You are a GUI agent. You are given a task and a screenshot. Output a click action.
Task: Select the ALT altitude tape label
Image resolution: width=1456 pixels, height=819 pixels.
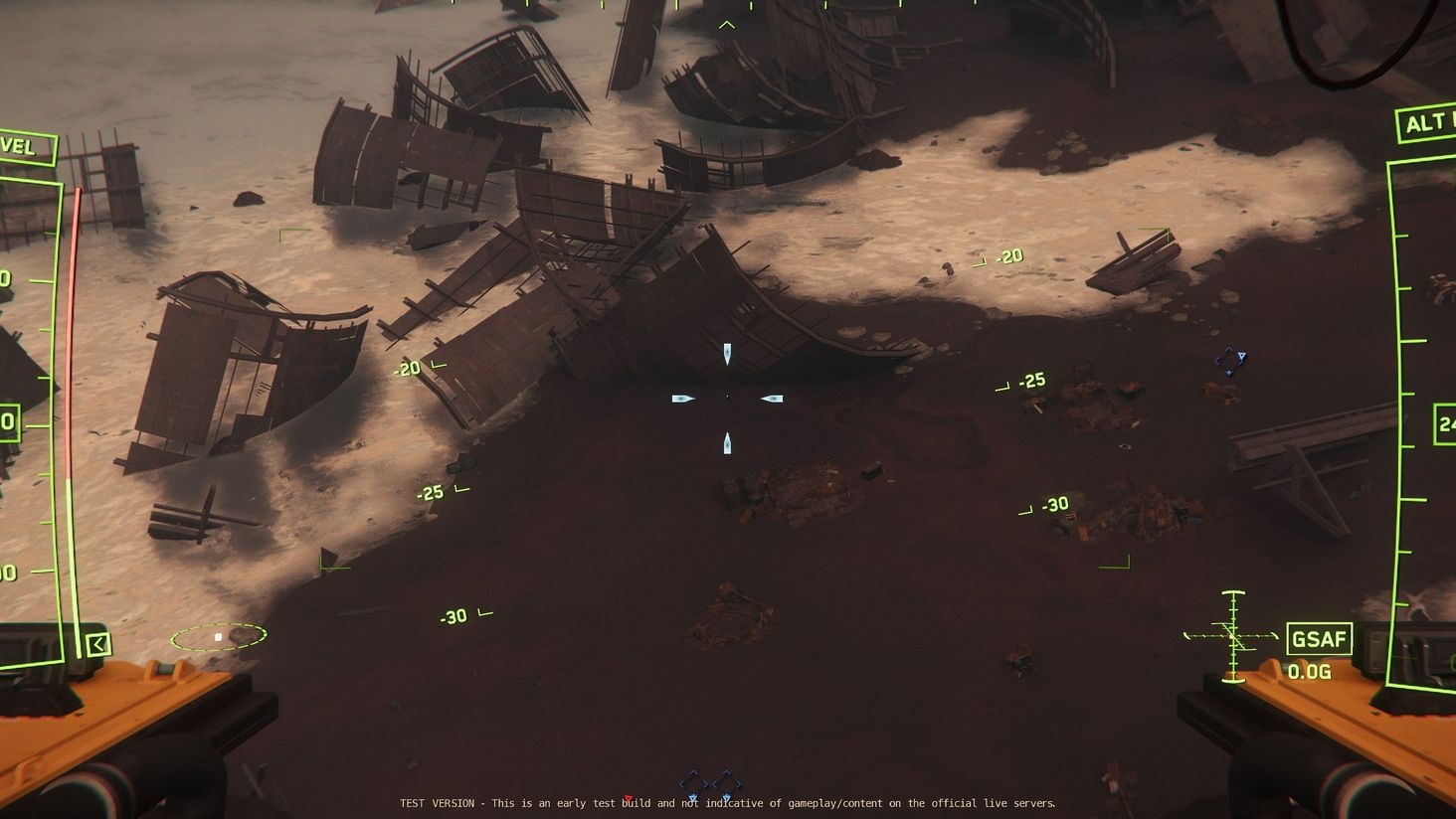pos(1427,122)
